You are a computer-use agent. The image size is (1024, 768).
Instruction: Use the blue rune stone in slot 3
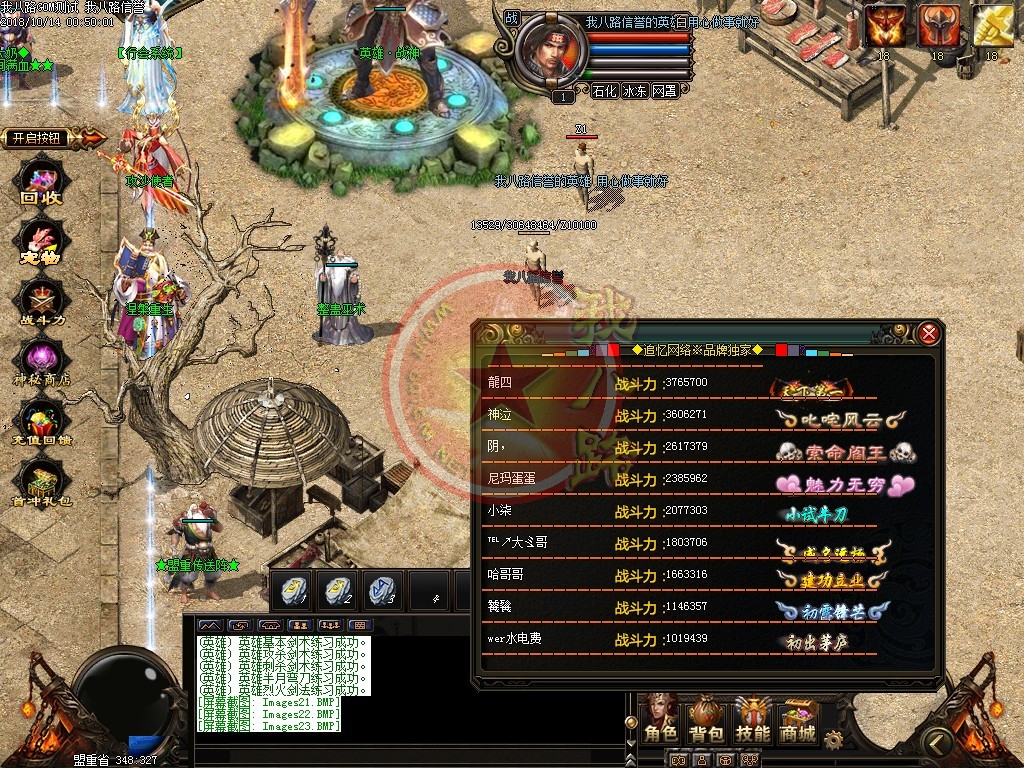[x=381, y=590]
